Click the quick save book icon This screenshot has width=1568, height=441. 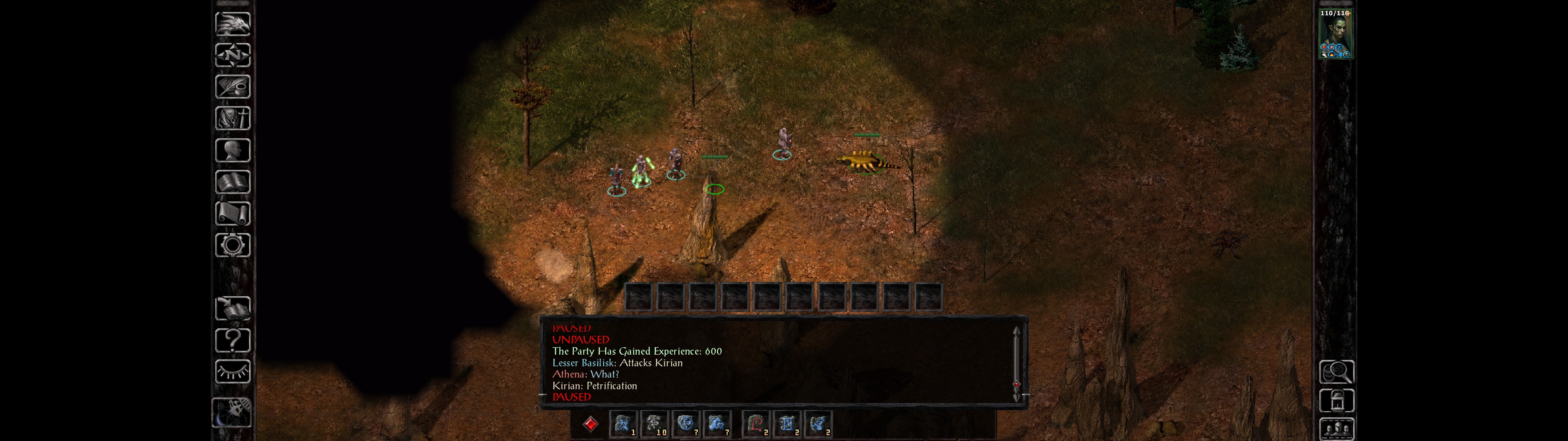[x=232, y=309]
